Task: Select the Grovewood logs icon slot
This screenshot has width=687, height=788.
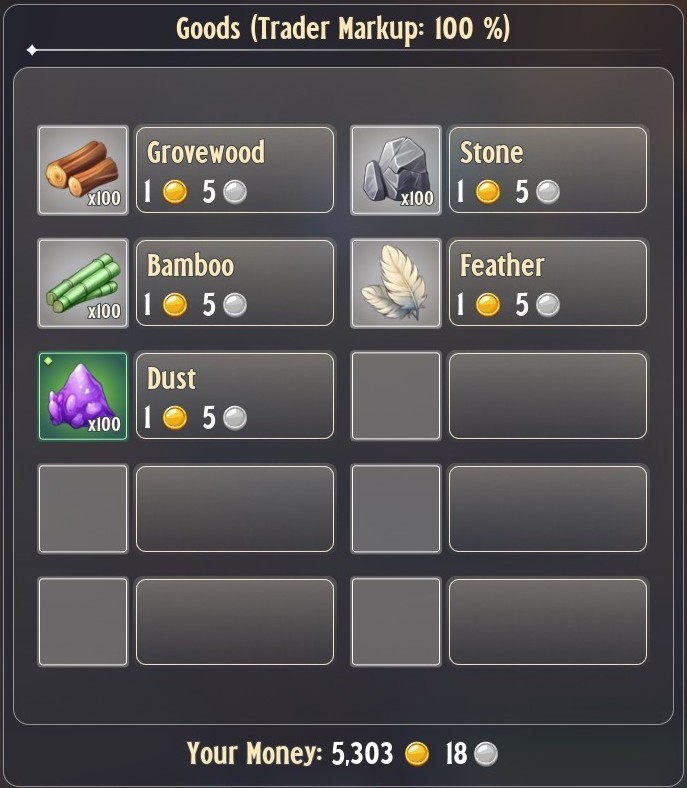Action: [x=83, y=170]
